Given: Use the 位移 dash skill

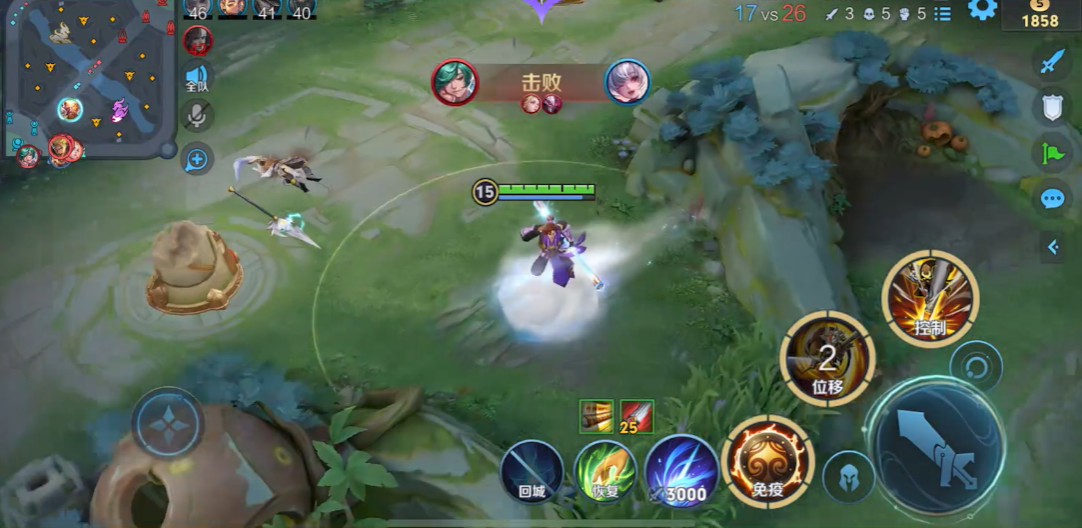Looking at the screenshot, I should click(x=827, y=359).
